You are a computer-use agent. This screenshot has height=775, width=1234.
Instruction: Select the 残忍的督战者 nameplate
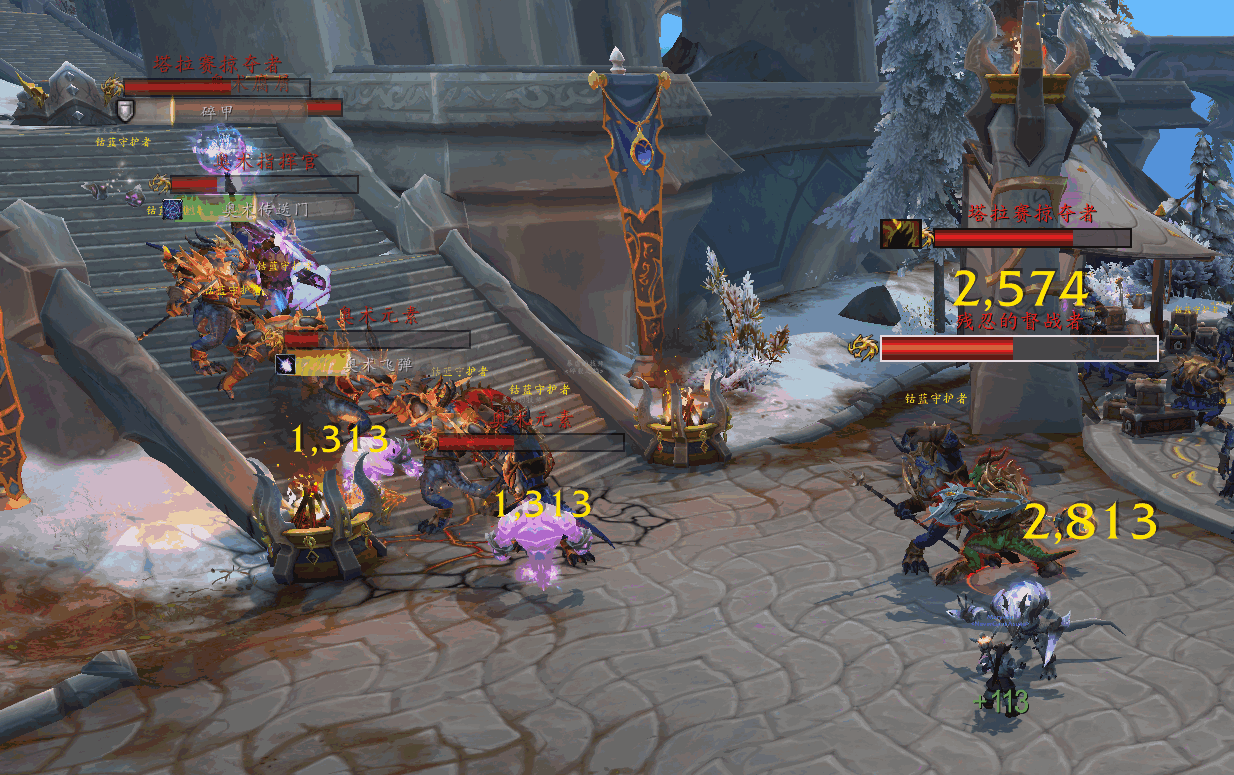click(x=1018, y=348)
